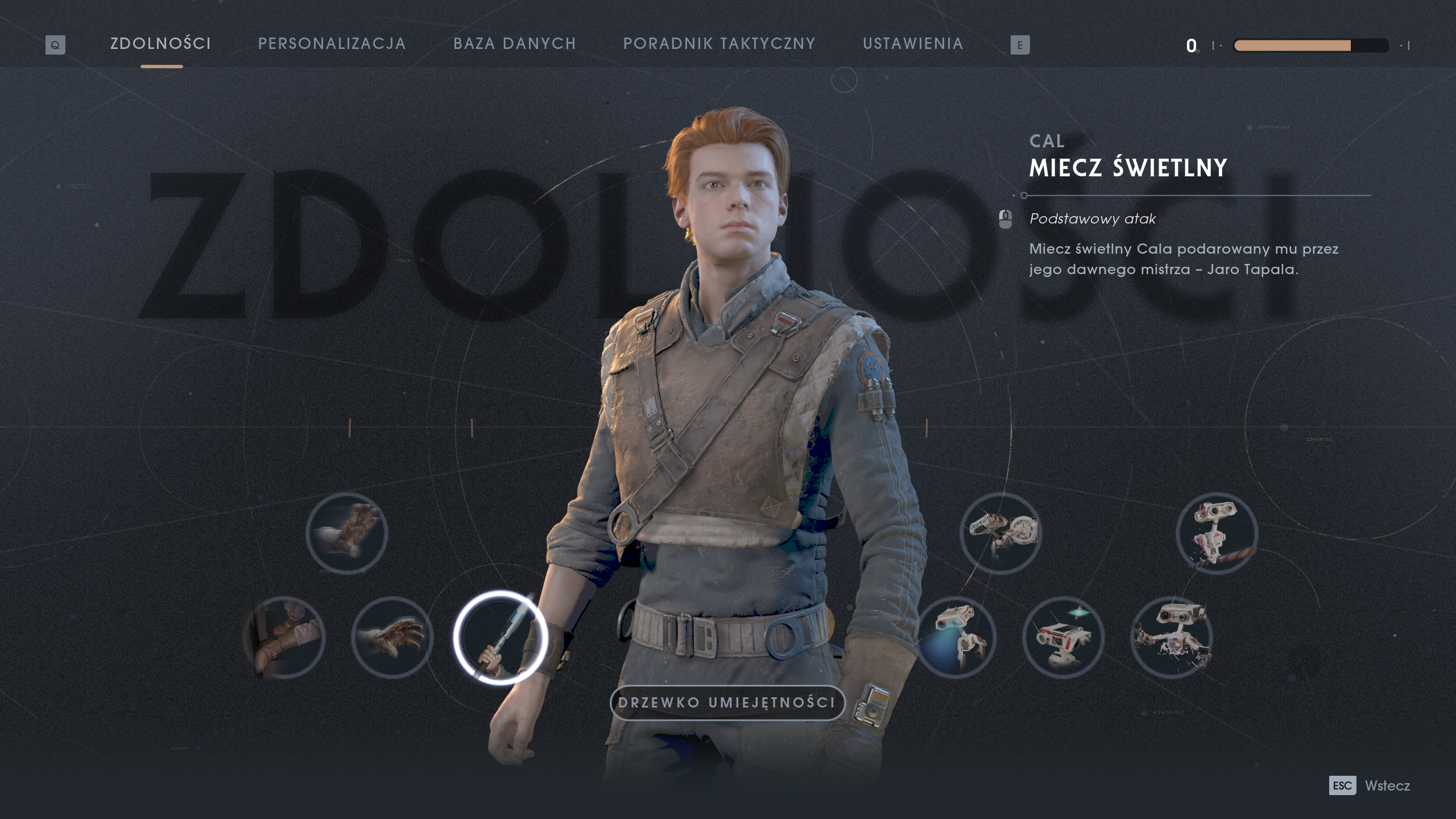Click the Wstecz back button
Screen dimensions: 1456x819
(1387, 785)
